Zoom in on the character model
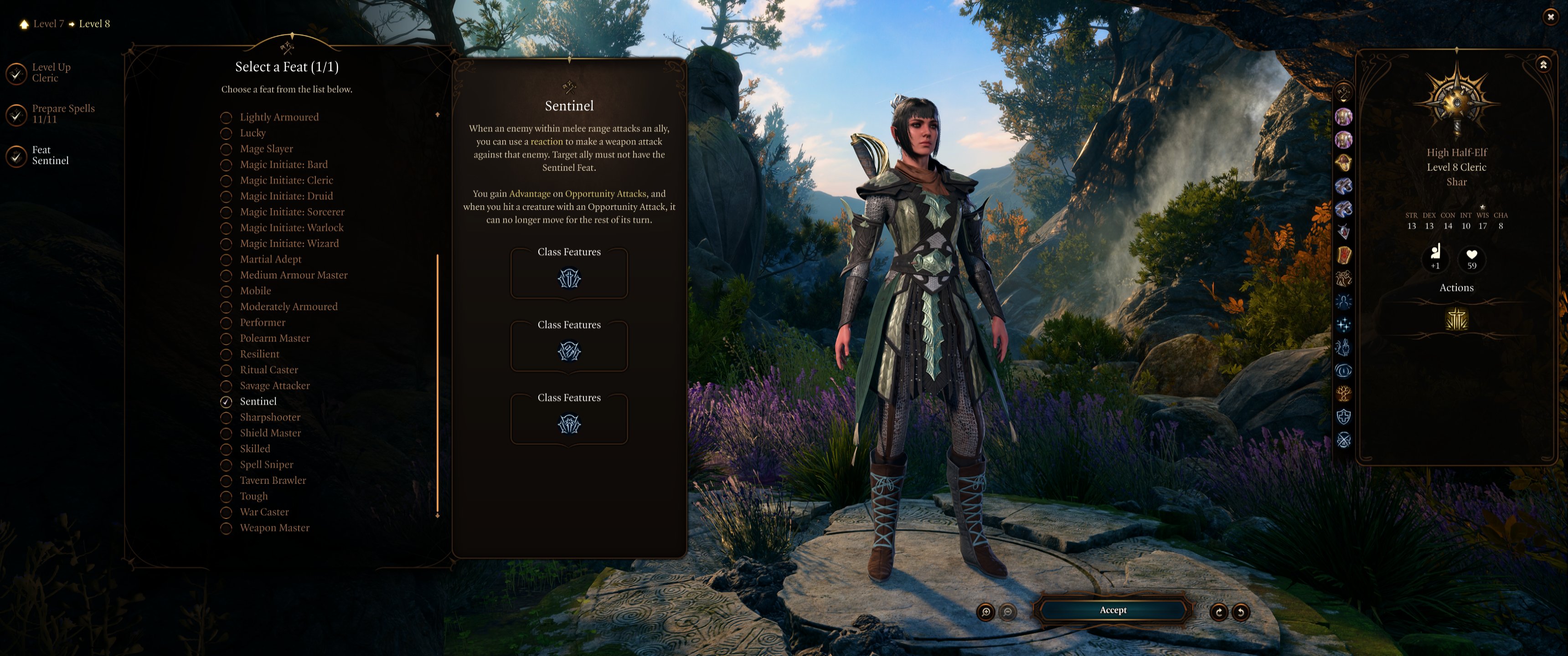 pos(985,611)
